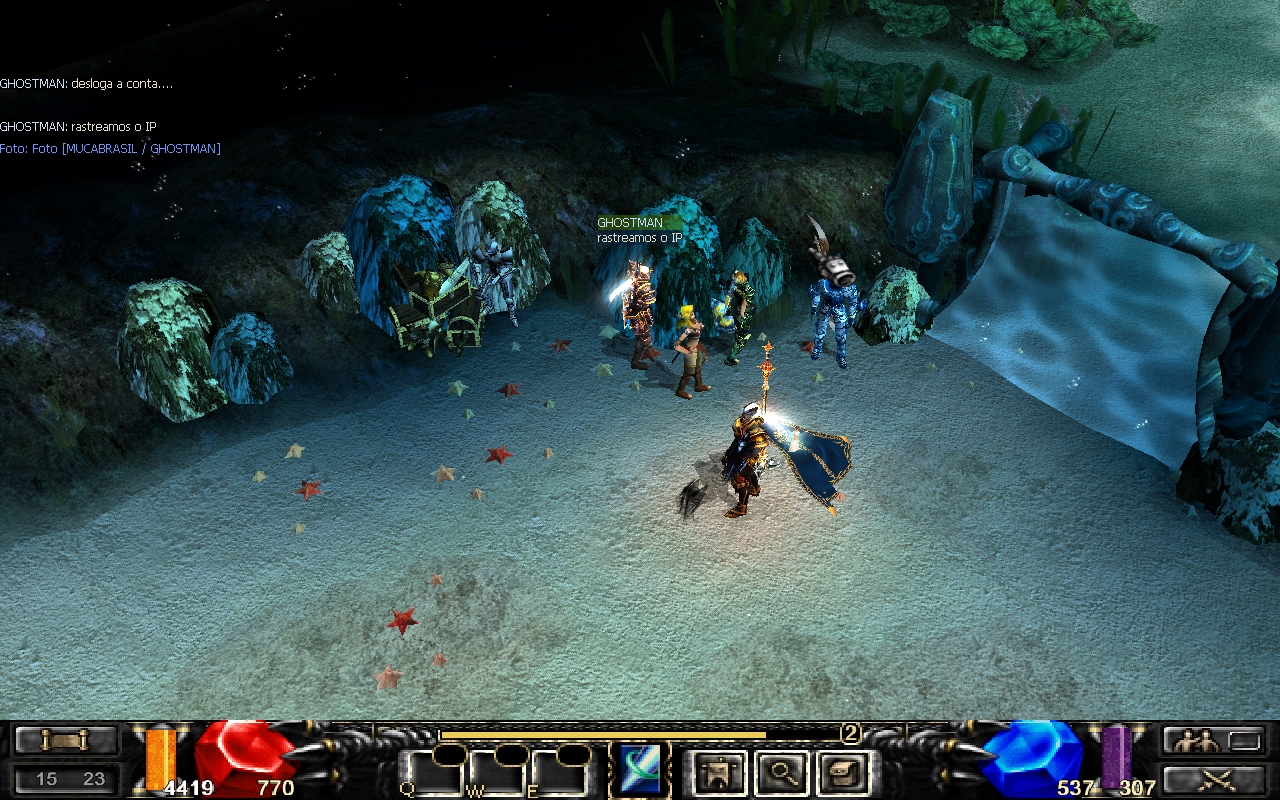The width and height of the screenshot is (1280, 800).
Task: Select the active skill icon
Action: click(642, 770)
